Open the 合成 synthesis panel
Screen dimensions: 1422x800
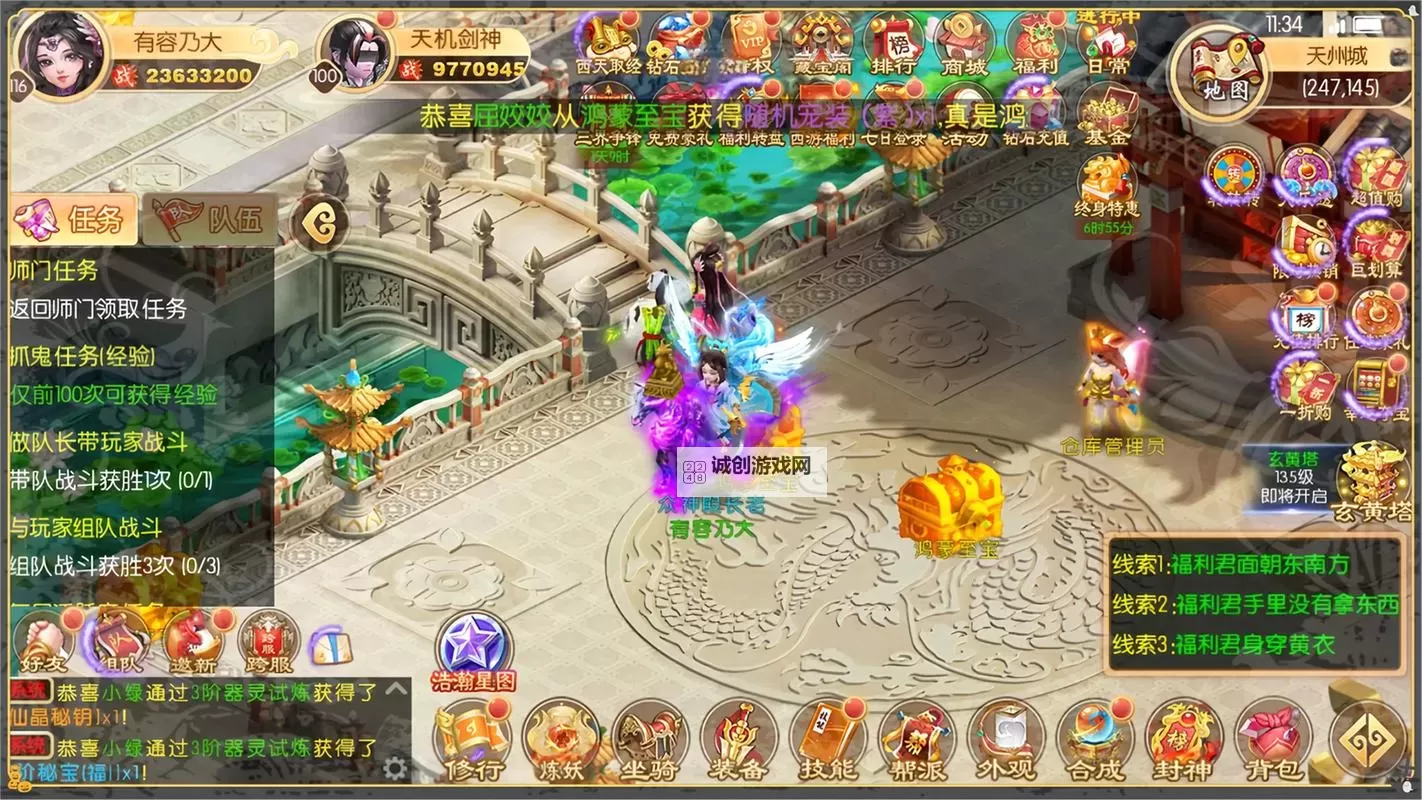[x=1095, y=740]
